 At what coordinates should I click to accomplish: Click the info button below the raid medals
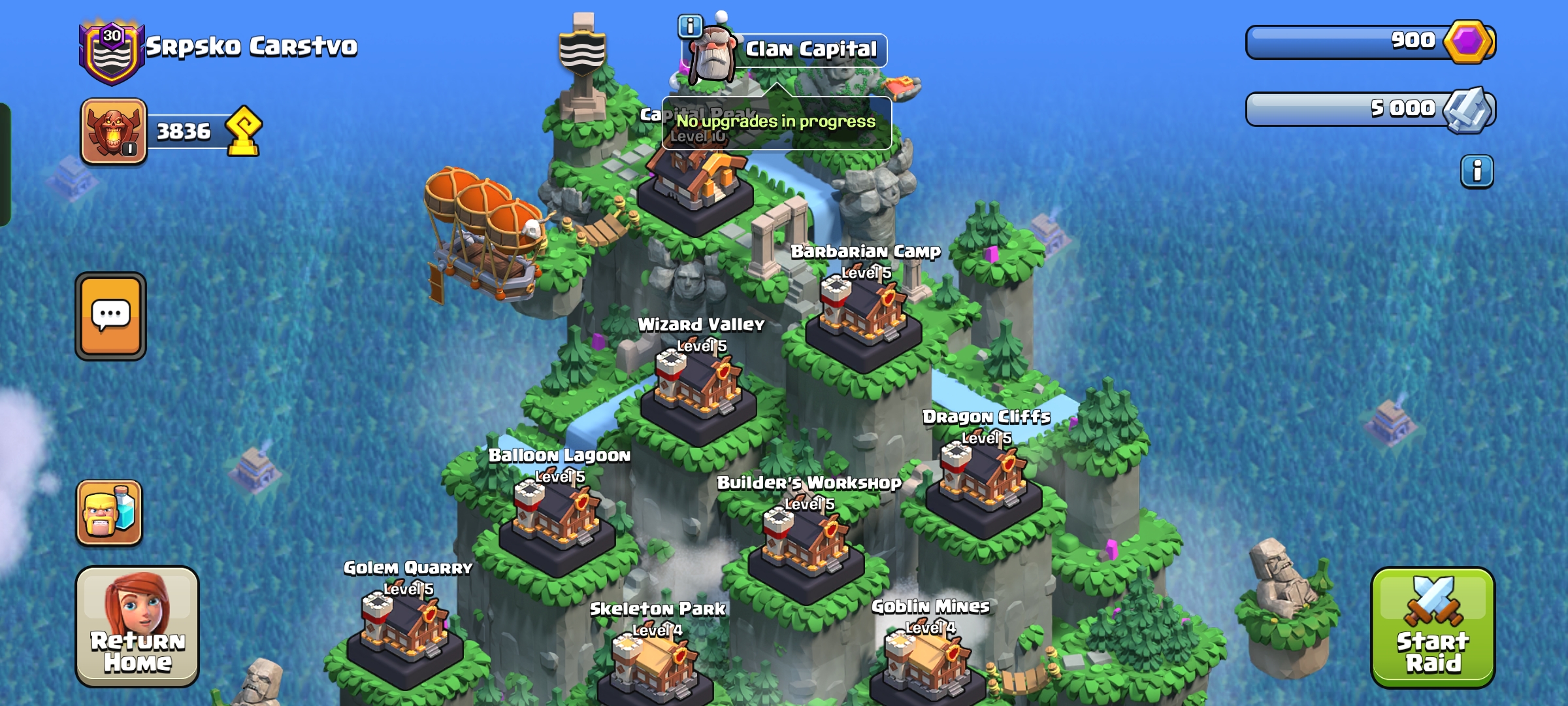pyautogui.click(x=1477, y=172)
